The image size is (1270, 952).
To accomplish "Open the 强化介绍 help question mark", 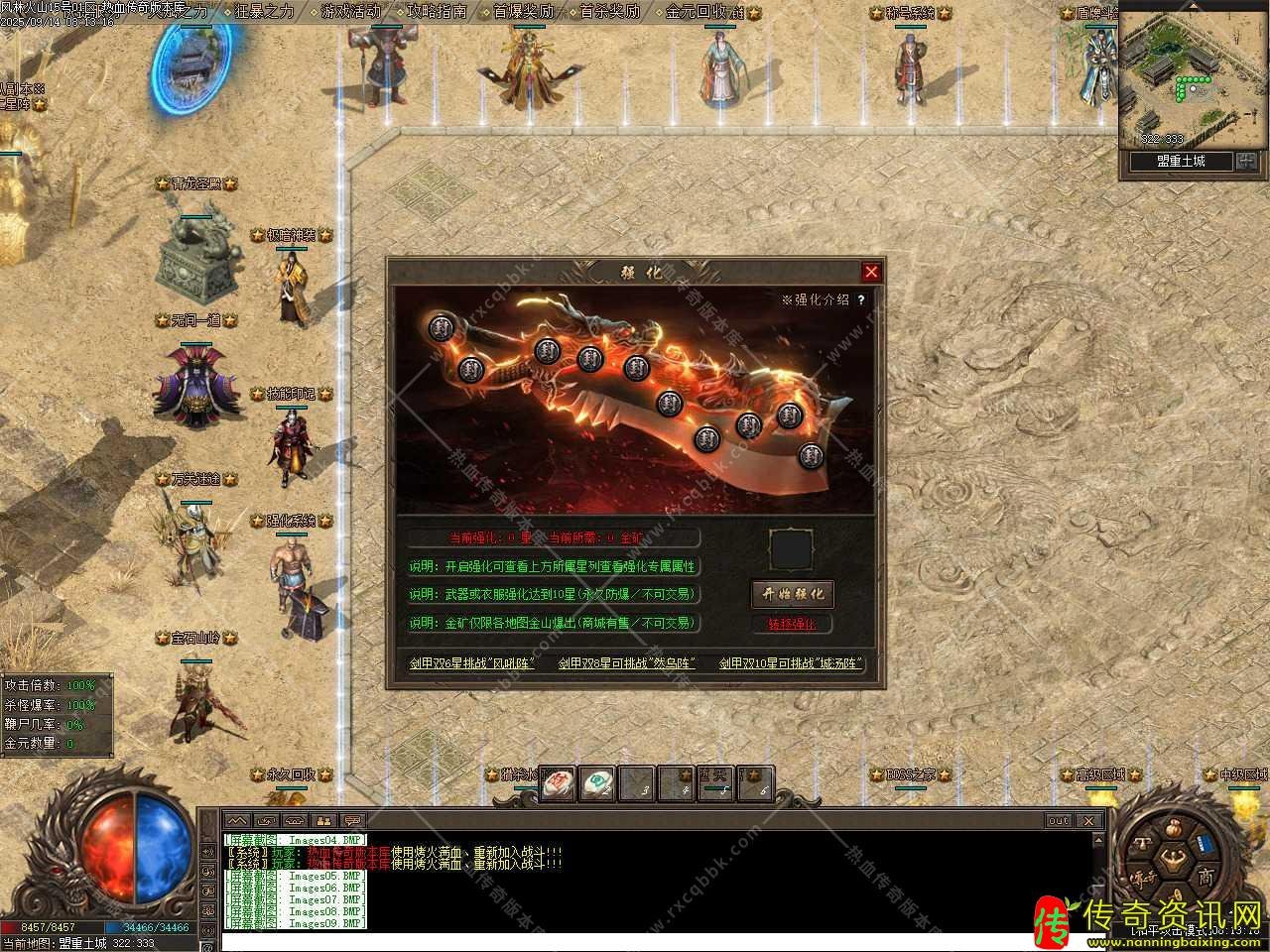I will tap(861, 299).
